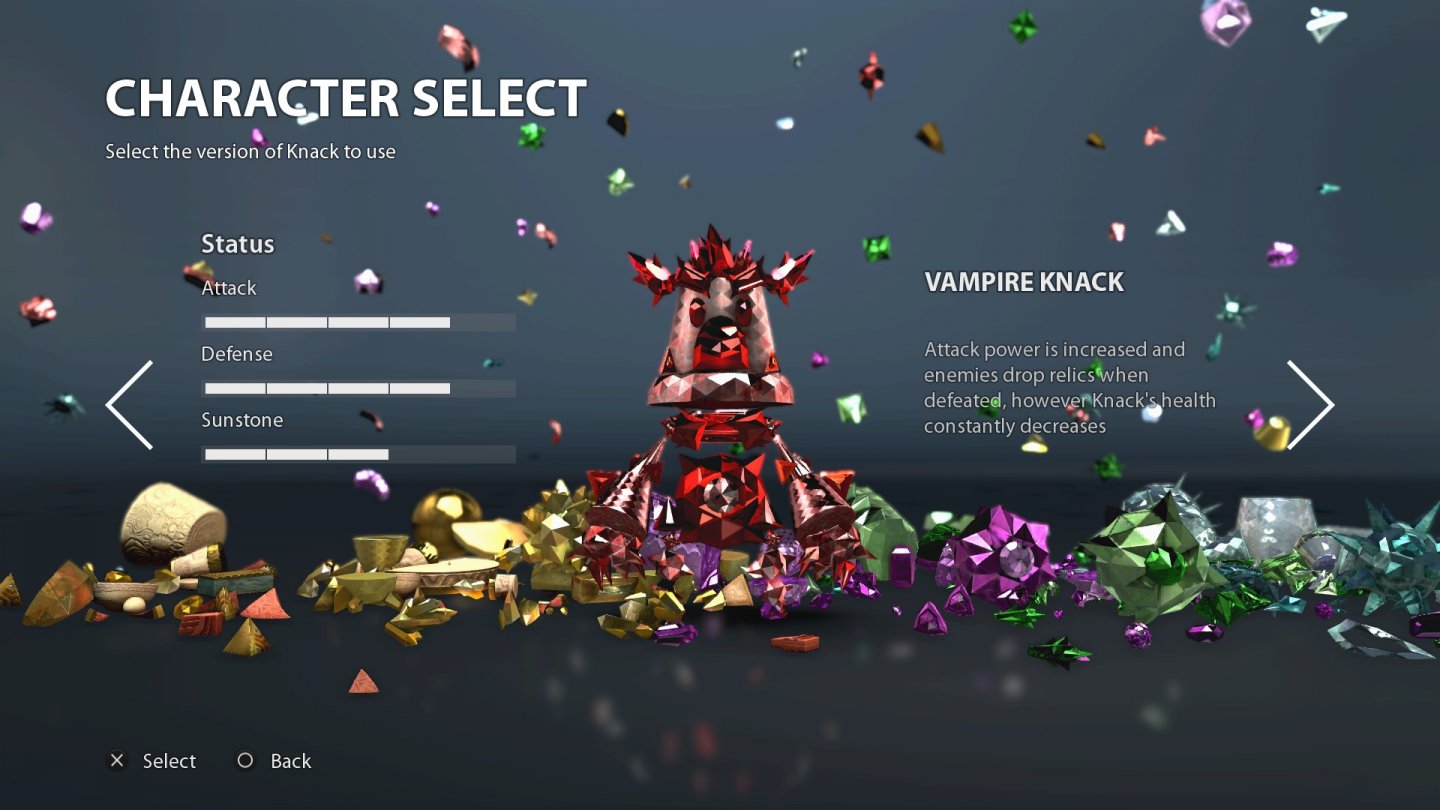Select the Defense stat row

237,354
